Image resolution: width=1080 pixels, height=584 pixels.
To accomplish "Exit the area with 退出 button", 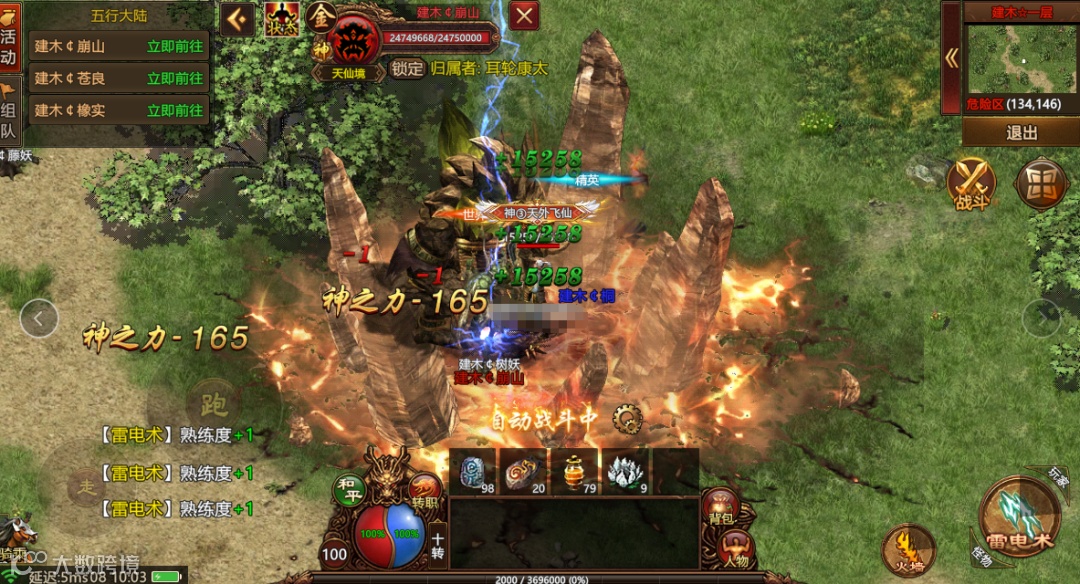I will pyautogui.click(x=1021, y=132).
